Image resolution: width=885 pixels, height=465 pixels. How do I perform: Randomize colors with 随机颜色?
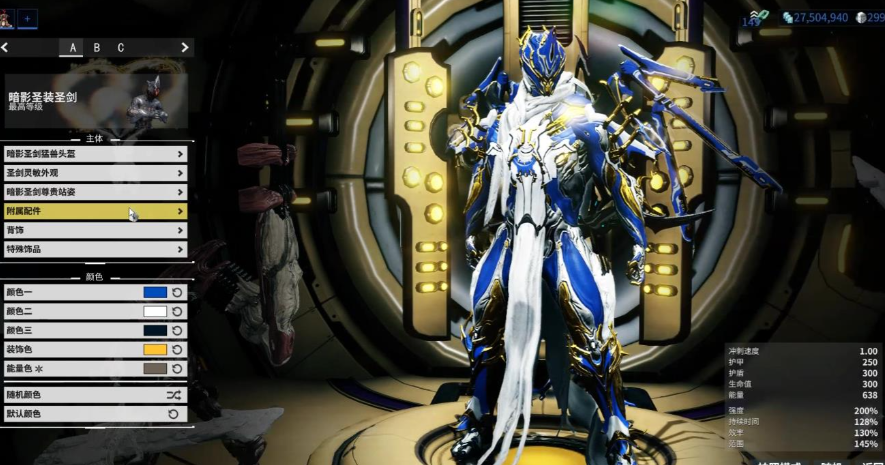click(95, 395)
